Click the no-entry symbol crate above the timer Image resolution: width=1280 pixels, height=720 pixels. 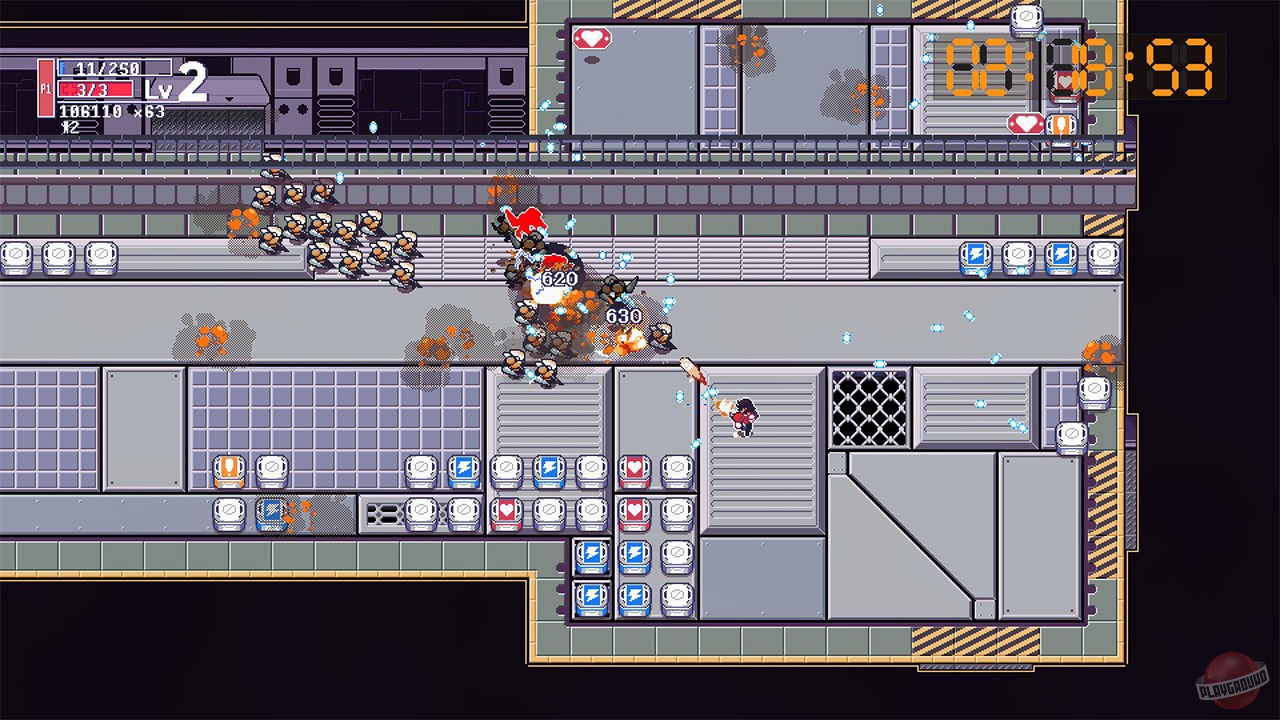(1026, 17)
